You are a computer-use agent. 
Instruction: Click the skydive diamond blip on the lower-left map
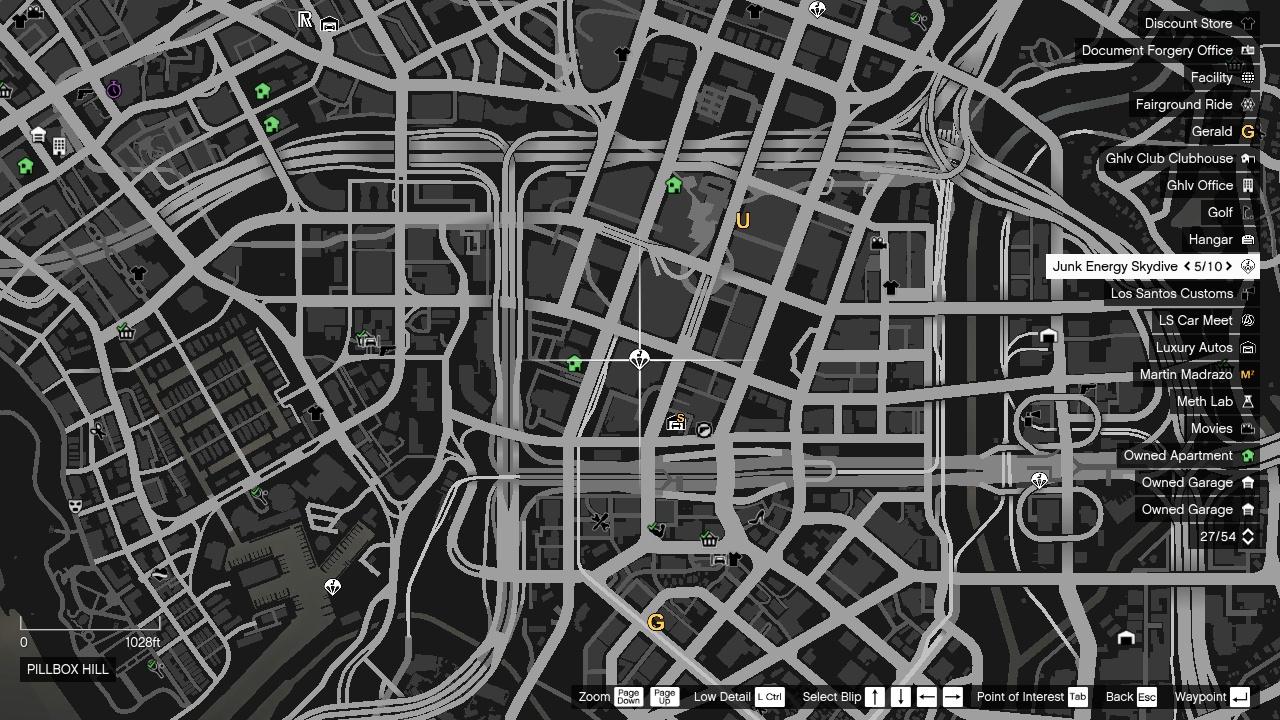[330, 587]
